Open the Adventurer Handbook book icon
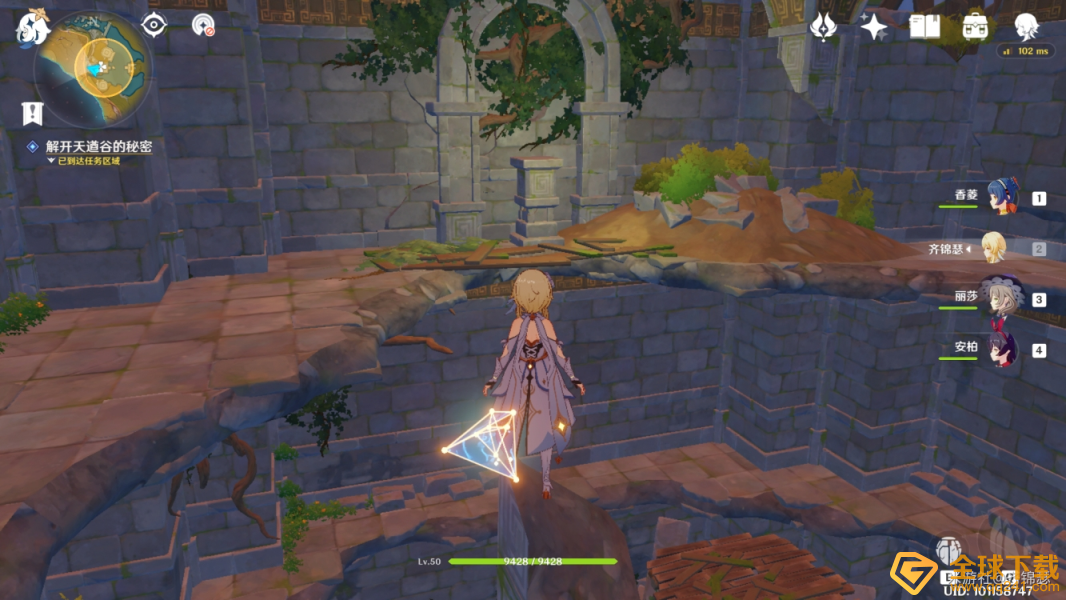The width and height of the screenshot is (1066, 600). coord(925,27)
